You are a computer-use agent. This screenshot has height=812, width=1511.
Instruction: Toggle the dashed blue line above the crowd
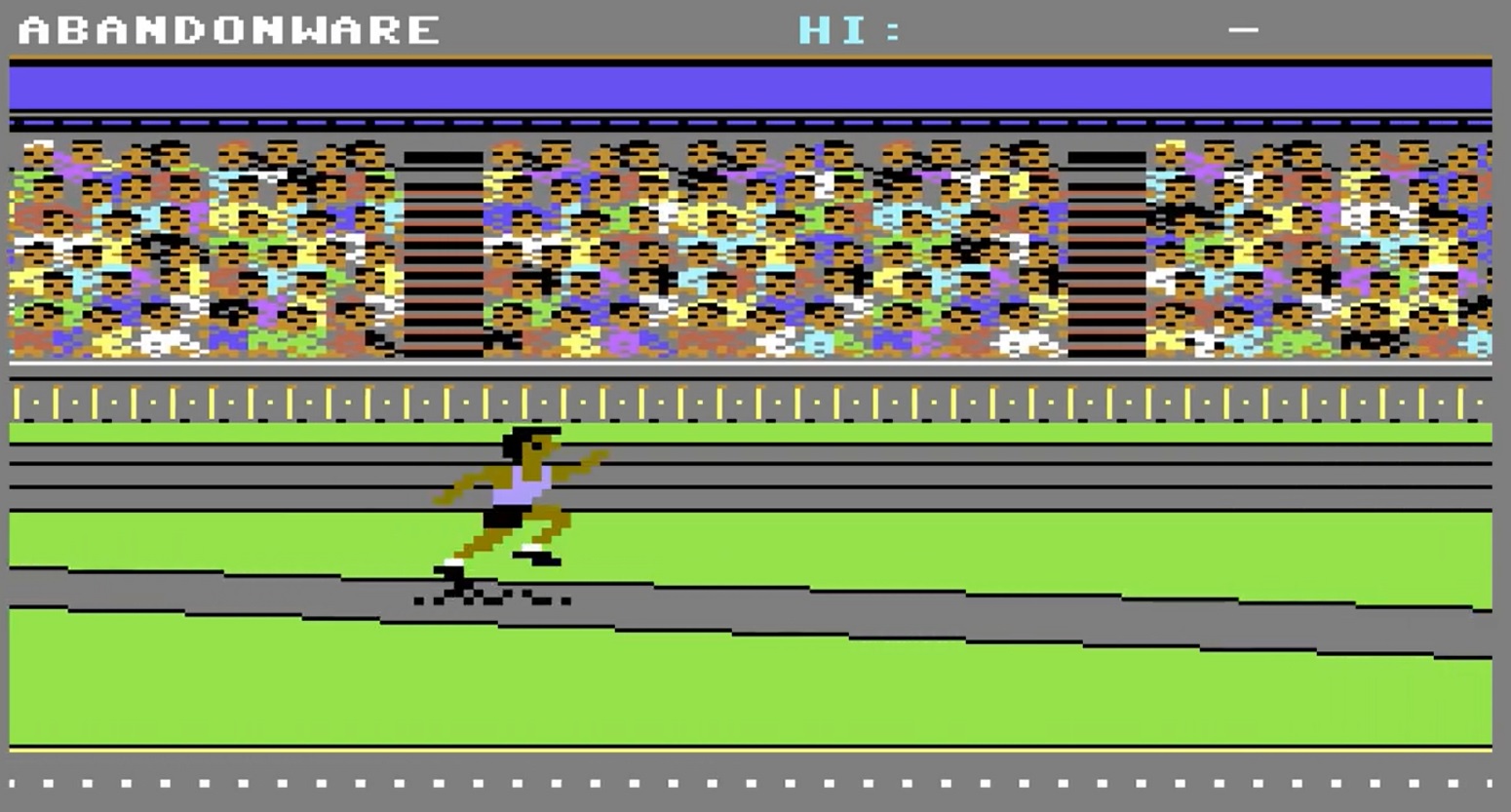[x=755, y=122]
